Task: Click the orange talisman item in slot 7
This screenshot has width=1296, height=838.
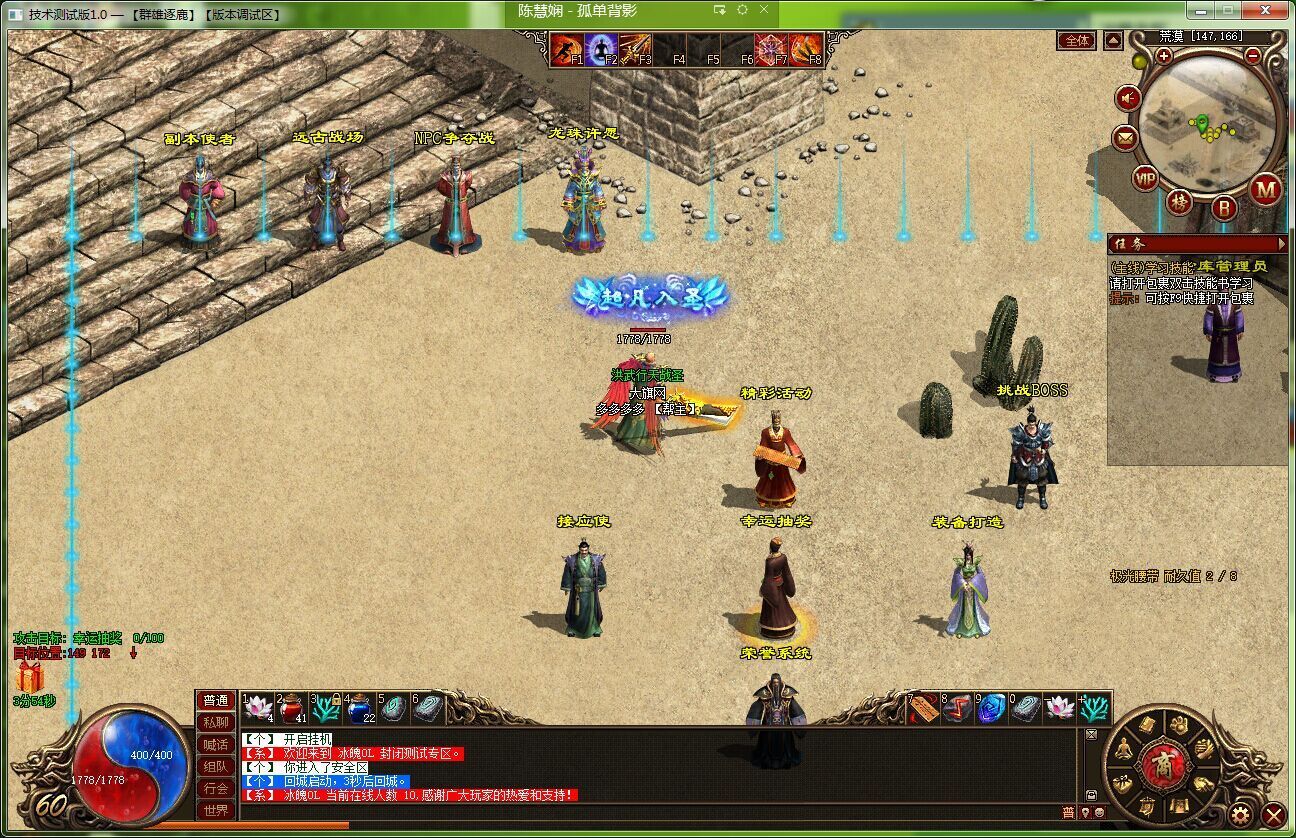Action: point(923,707)
